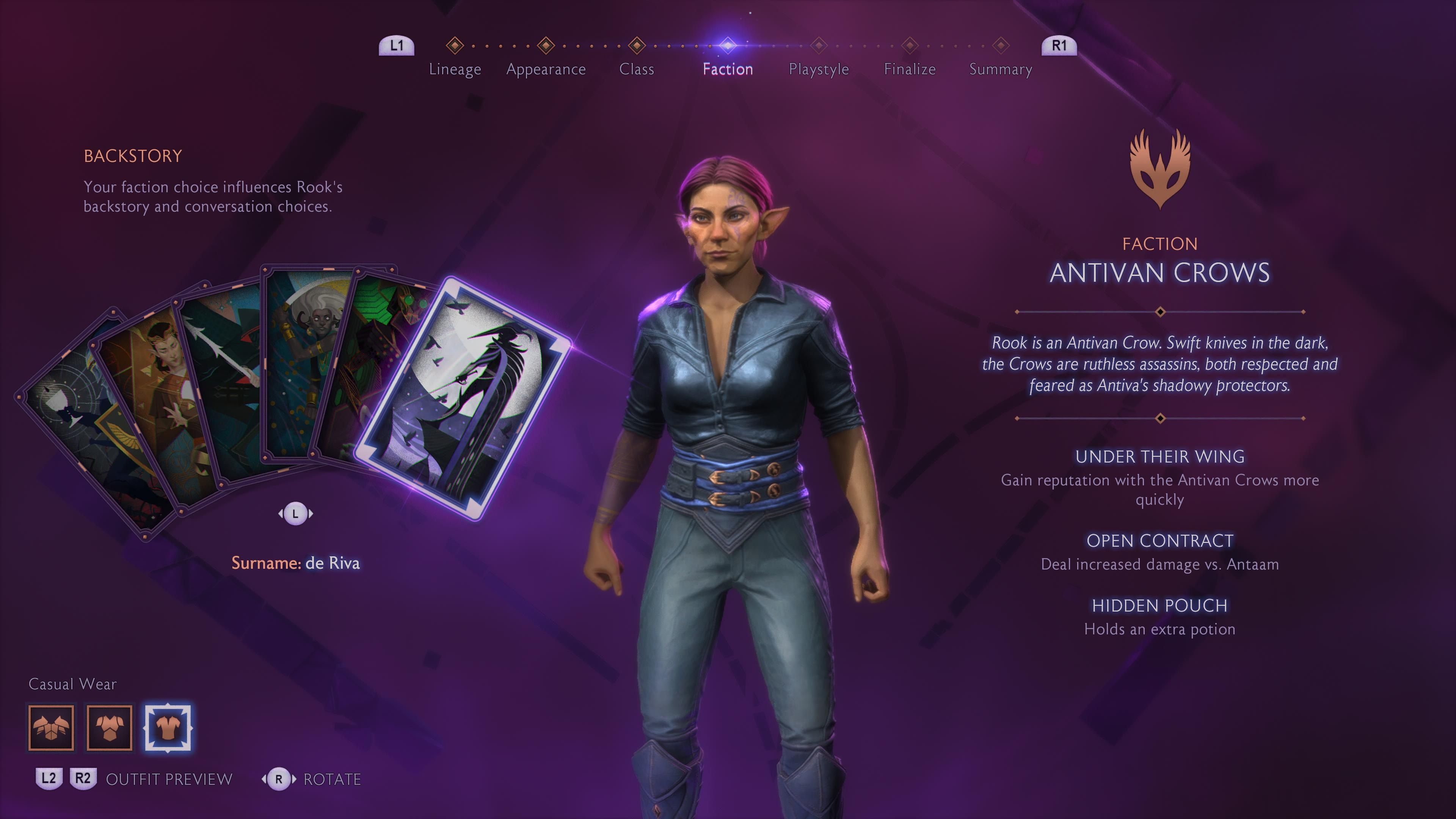Viewport: 1456px width, 819px height.
Task: Select the highlighted Faction tab
Action: [x=728, y=68]
